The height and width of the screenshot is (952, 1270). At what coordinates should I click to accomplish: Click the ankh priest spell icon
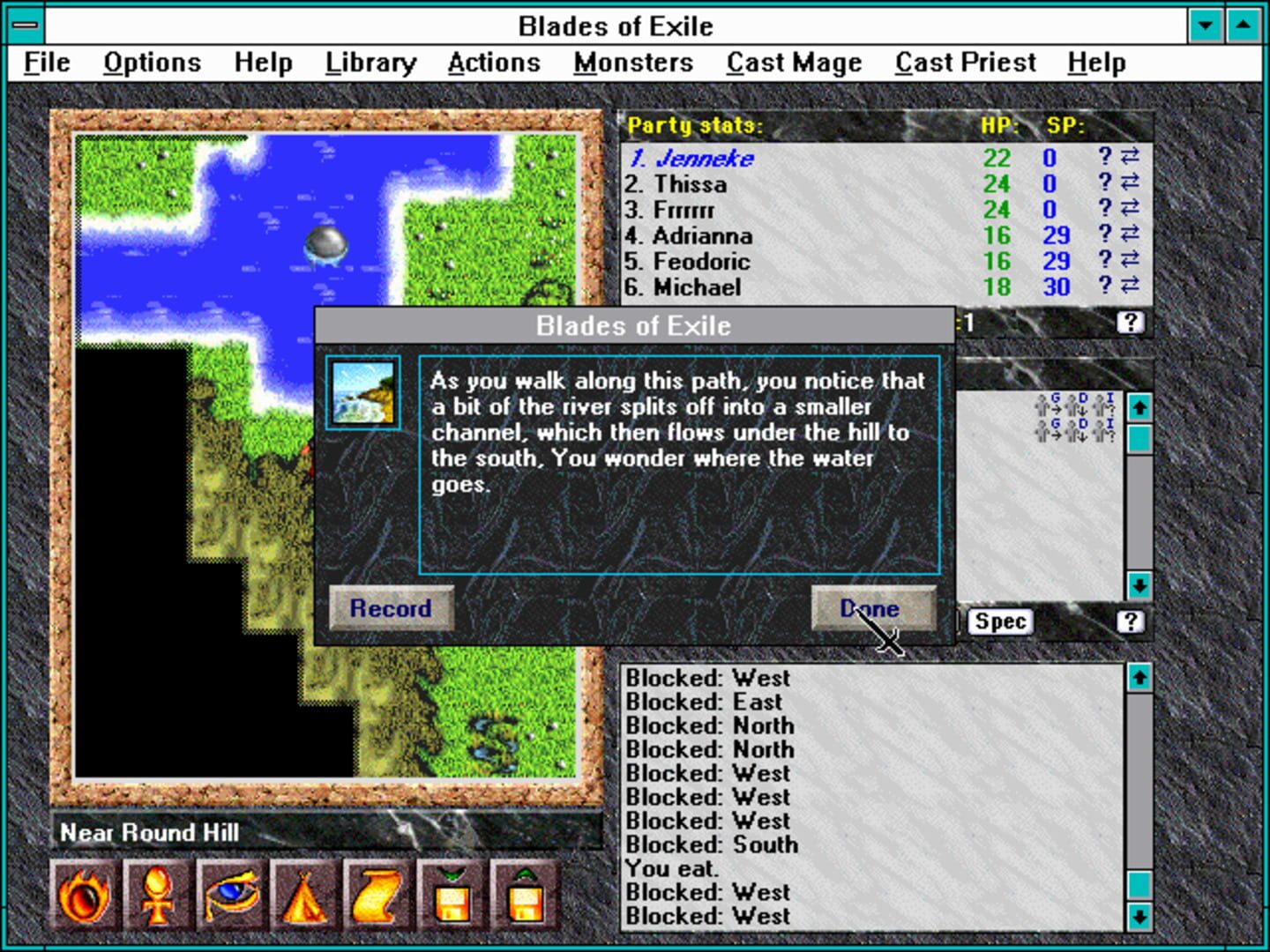(158, 894)
